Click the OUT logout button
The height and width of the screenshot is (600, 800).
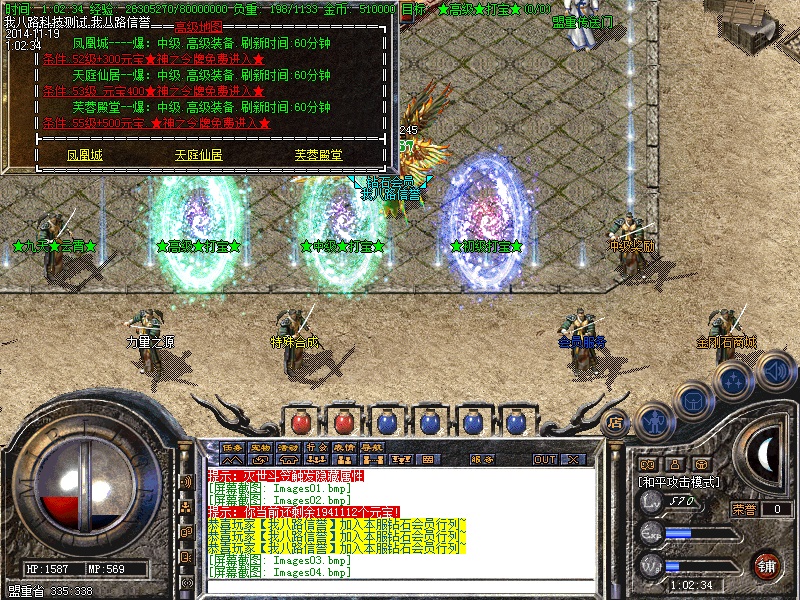[544, 460]
